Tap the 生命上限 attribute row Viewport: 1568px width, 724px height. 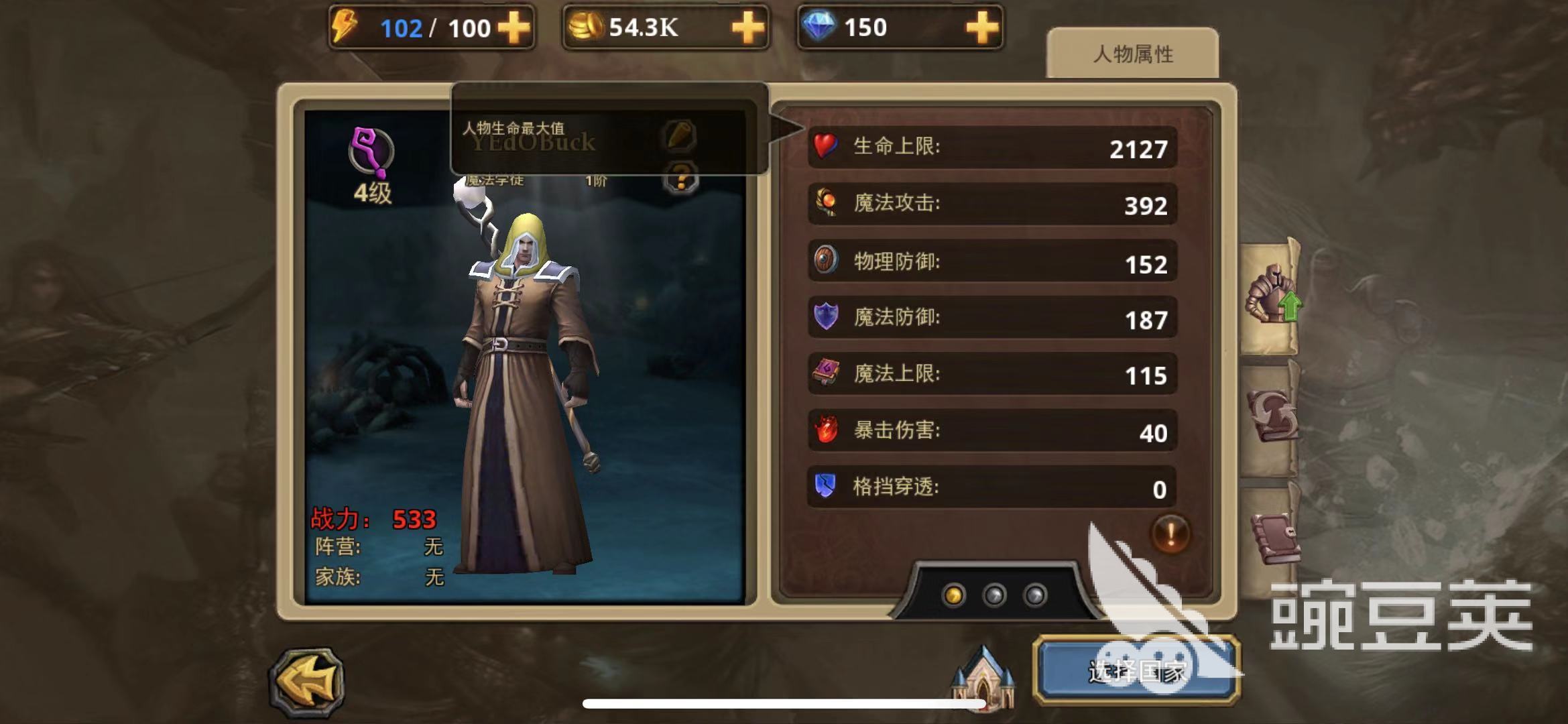pos(992,147)
